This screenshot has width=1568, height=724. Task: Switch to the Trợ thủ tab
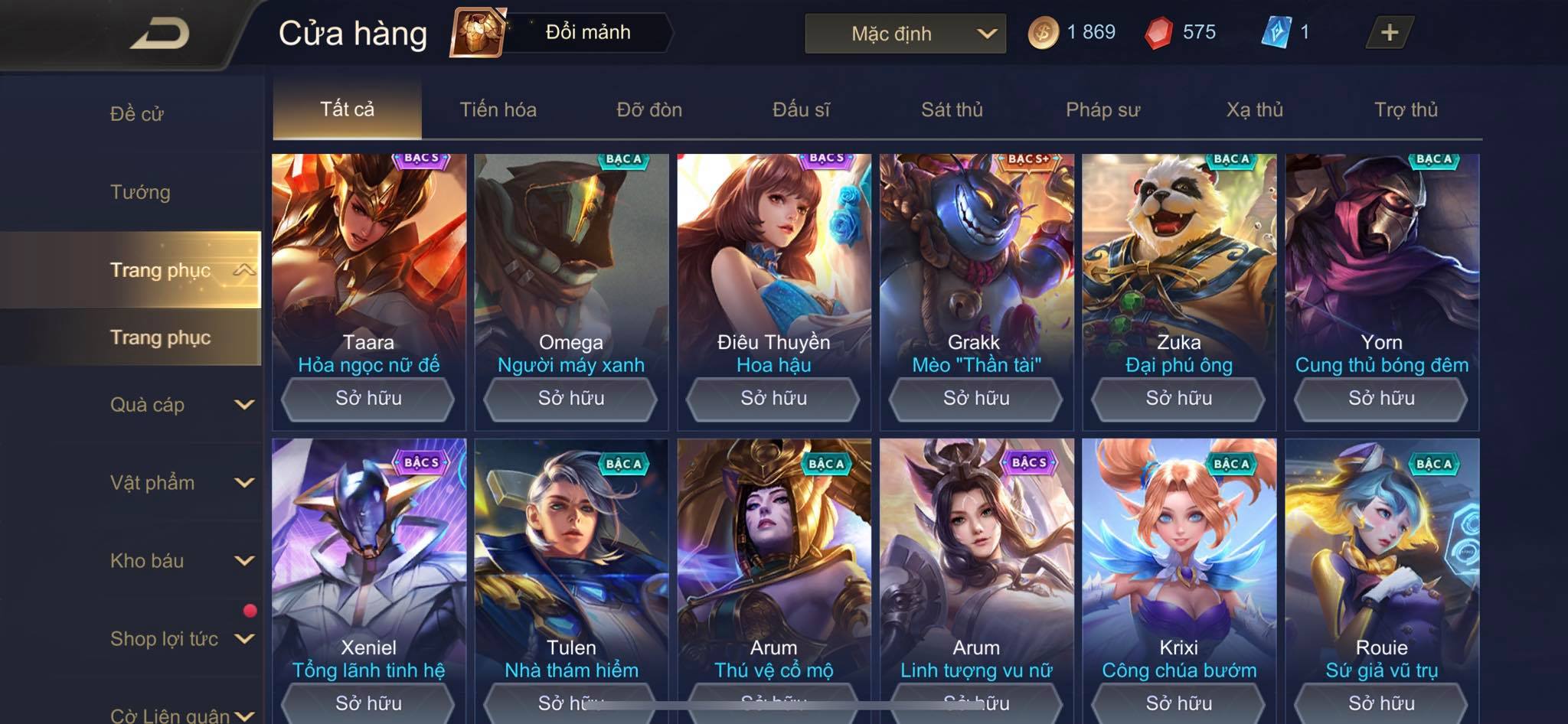1406,109
